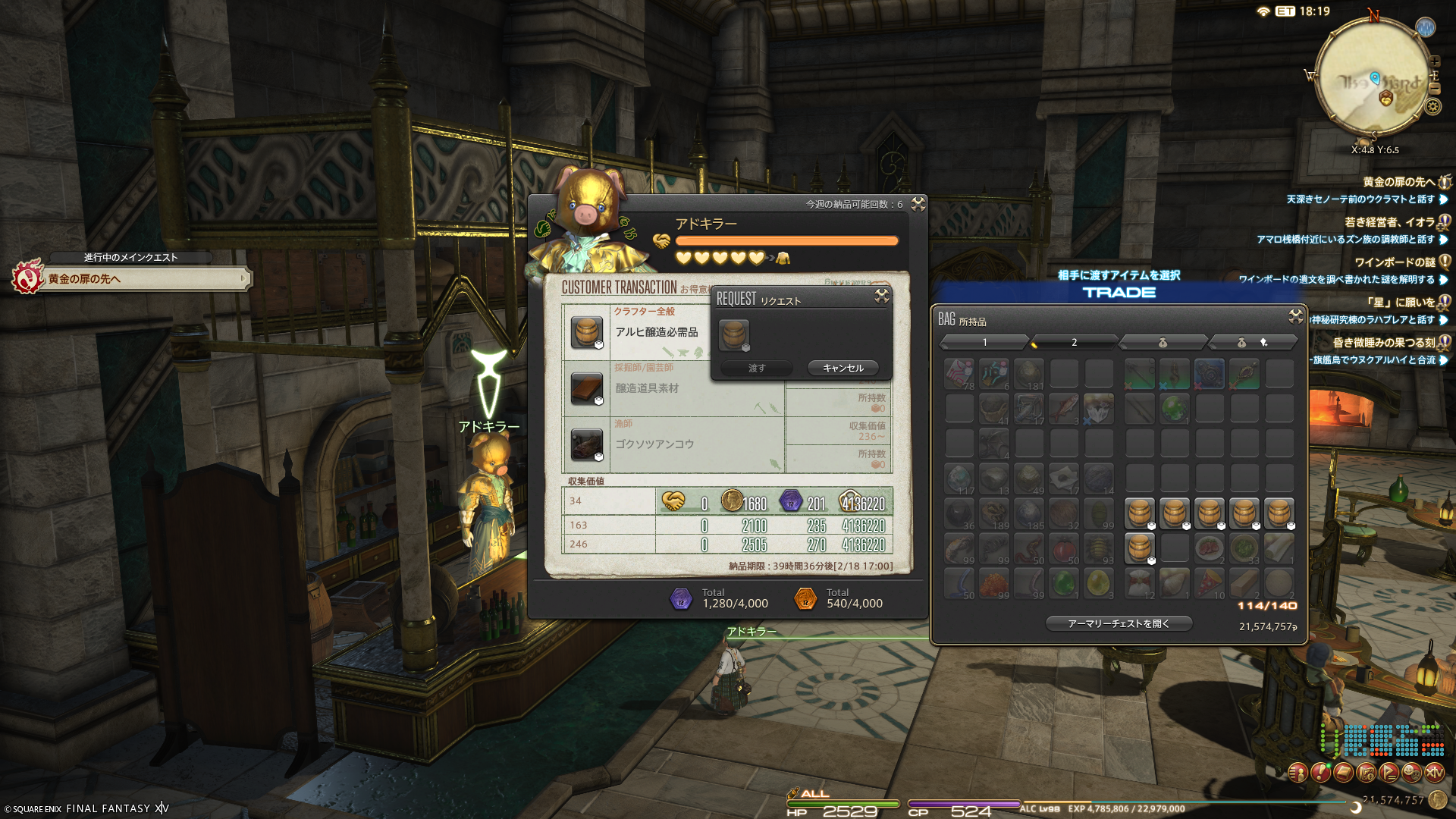Zoom out the minimap with the minus button

click(x=1434, y=88)
